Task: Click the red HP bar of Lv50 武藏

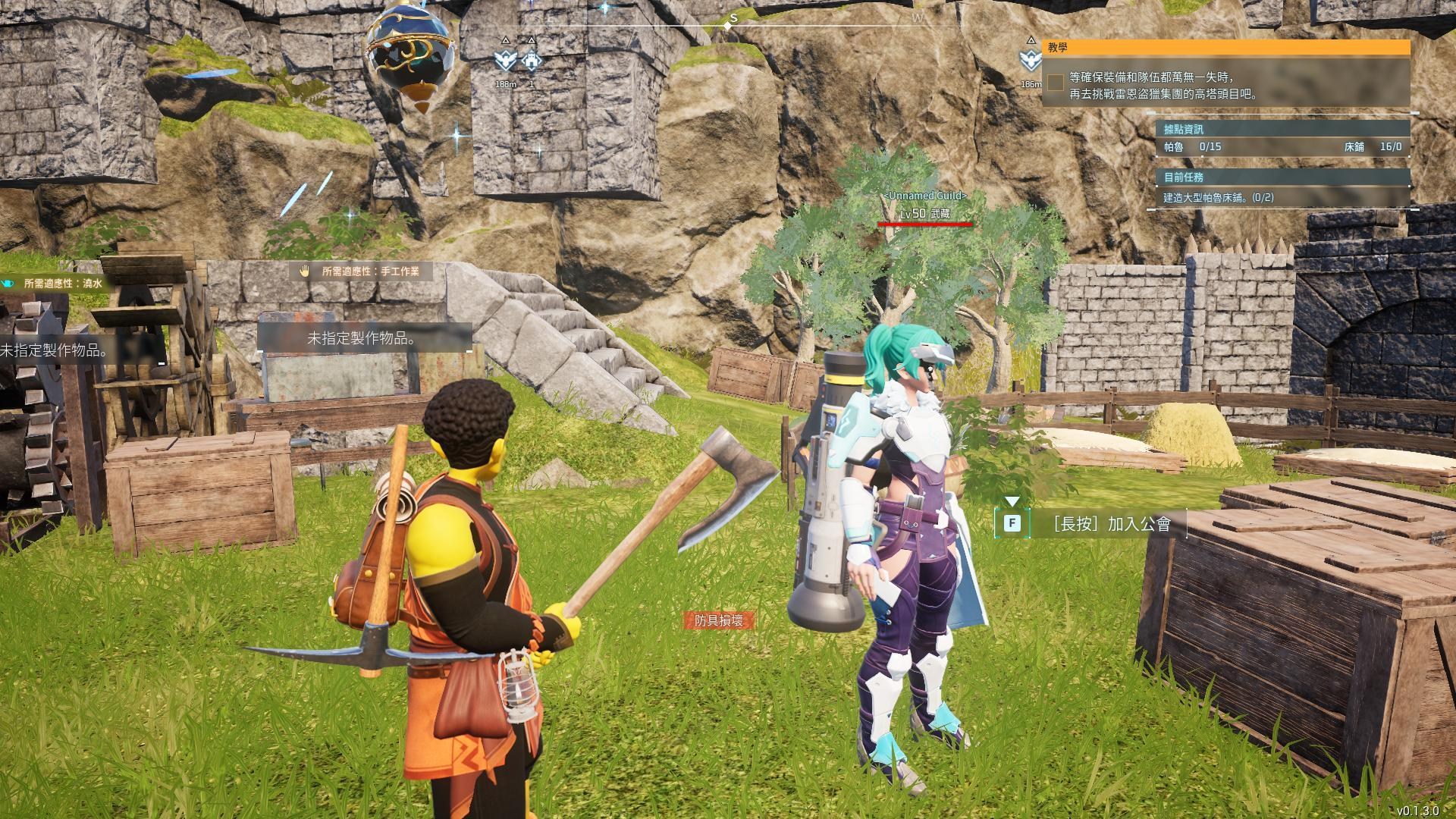Action: pos(924,224)
